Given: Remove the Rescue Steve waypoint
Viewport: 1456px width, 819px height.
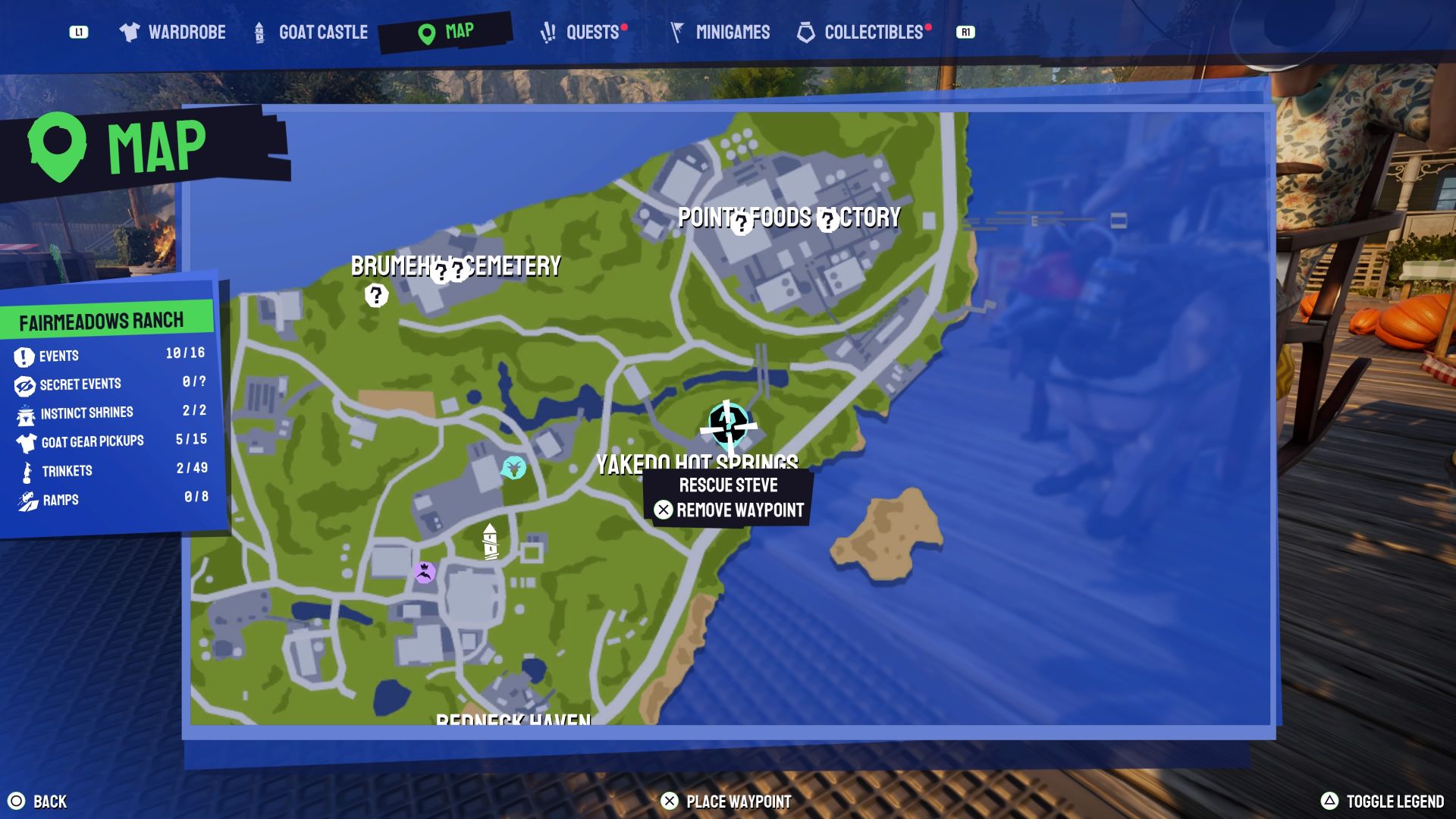Looking at the screenshot, I should point(729,510).
